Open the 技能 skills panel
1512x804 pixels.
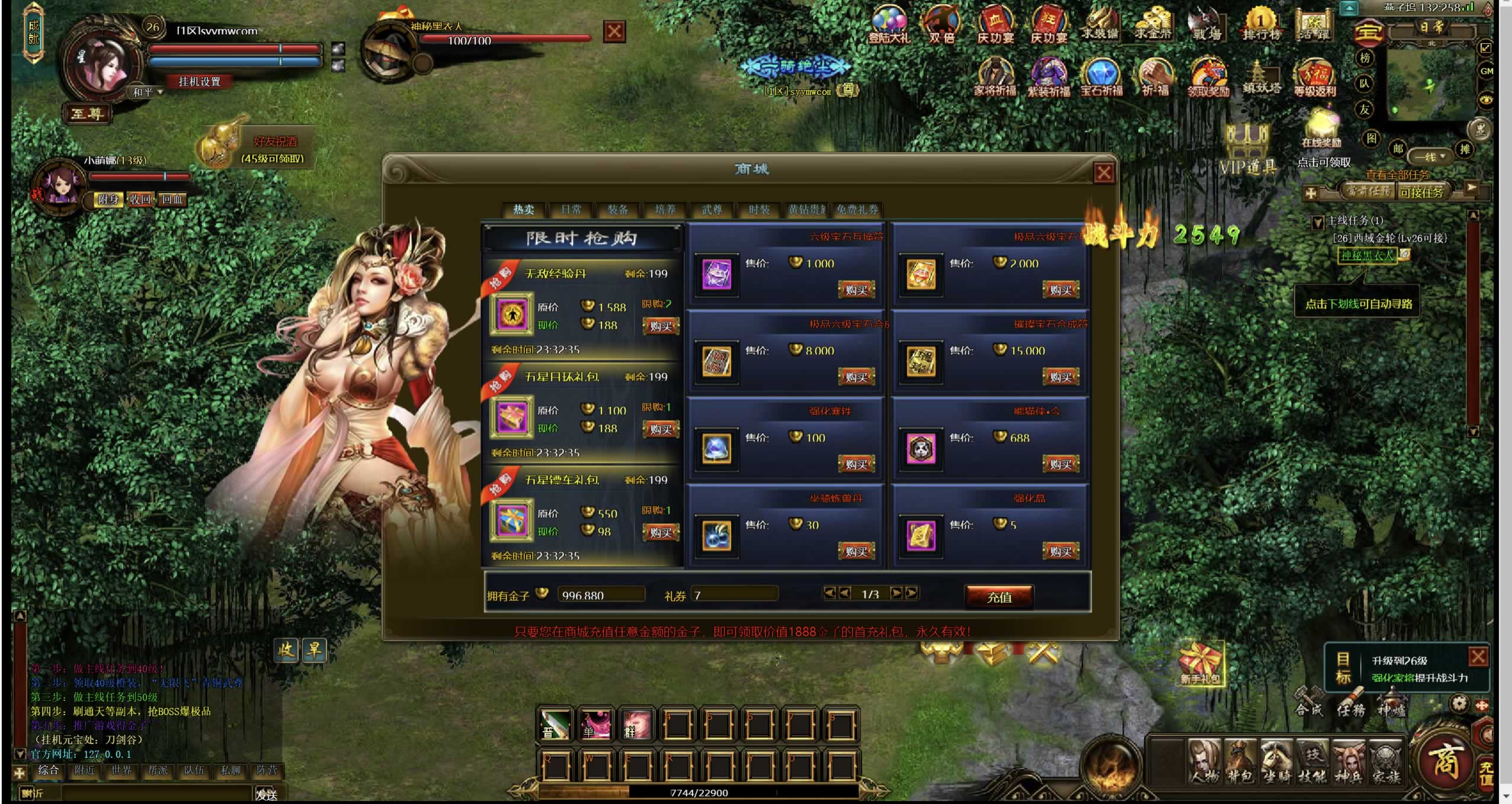pyautogui.click(x=1312, y=761)
